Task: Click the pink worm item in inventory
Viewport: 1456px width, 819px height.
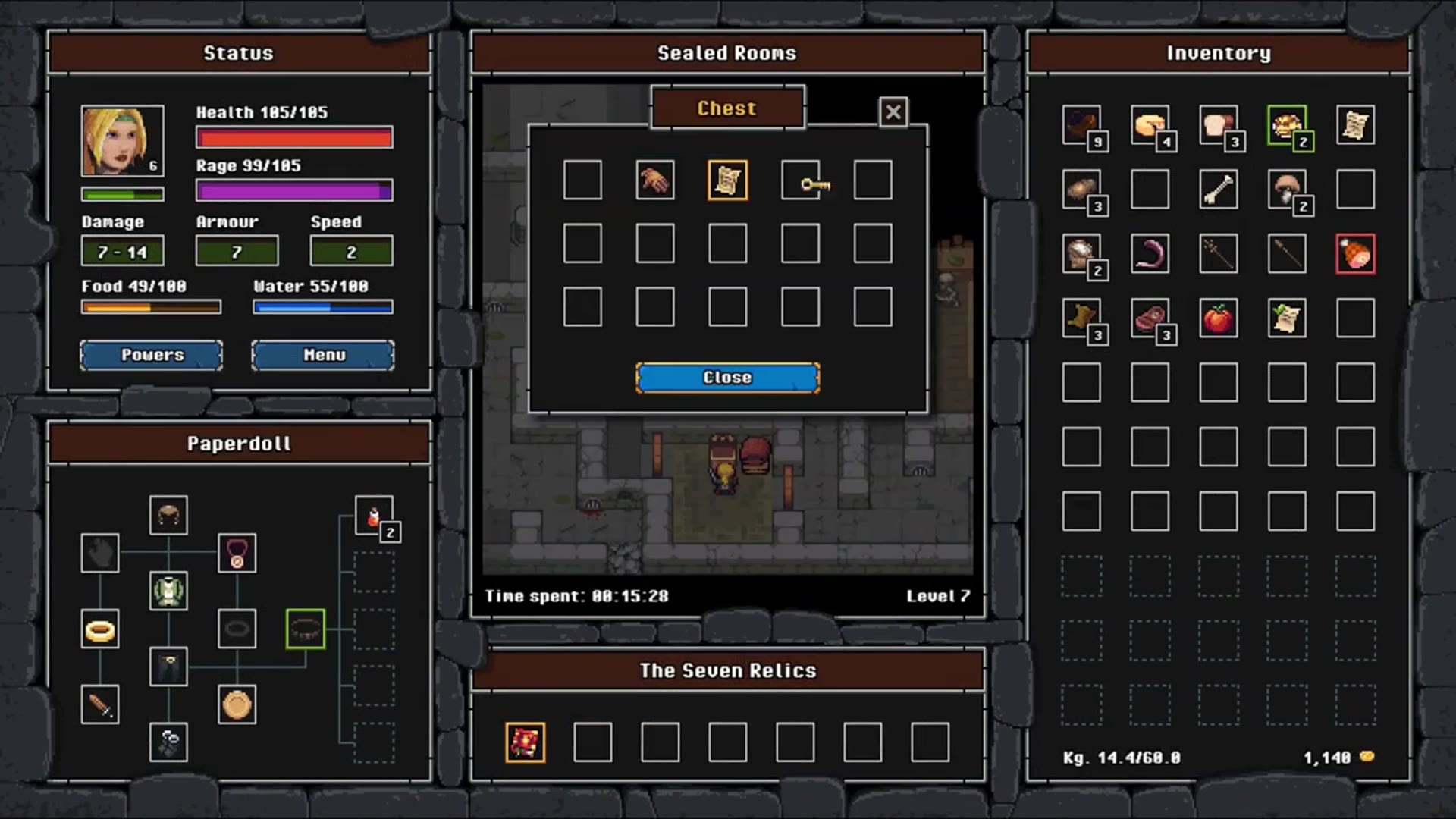Action: click(1150, 254)
